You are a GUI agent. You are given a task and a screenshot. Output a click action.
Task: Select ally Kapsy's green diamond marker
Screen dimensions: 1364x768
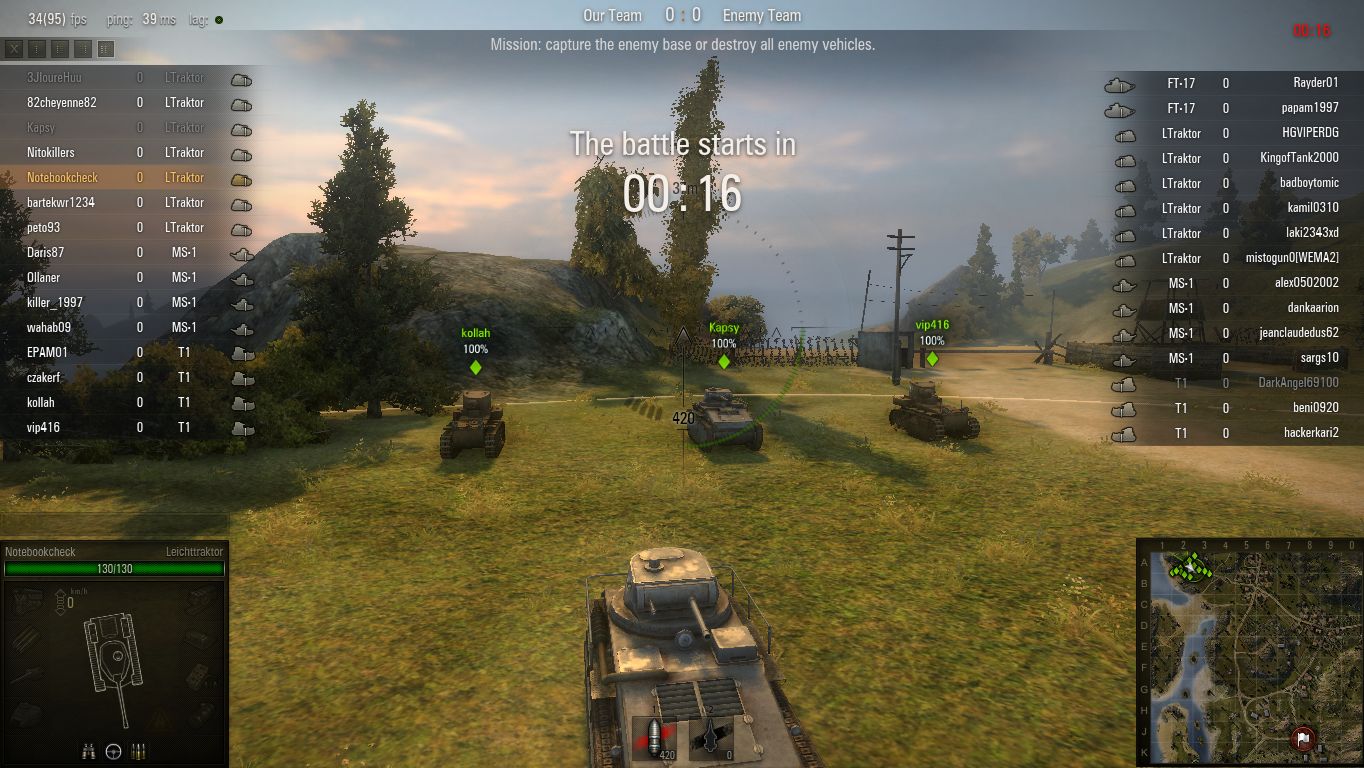724,361
